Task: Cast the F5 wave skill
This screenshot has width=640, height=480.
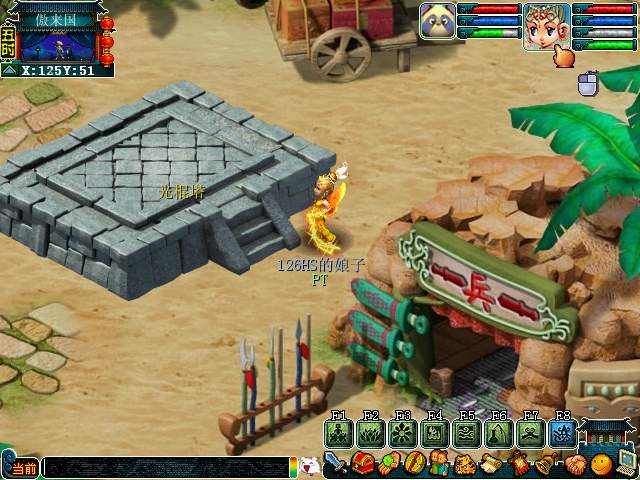Action: tap(466, 433)
